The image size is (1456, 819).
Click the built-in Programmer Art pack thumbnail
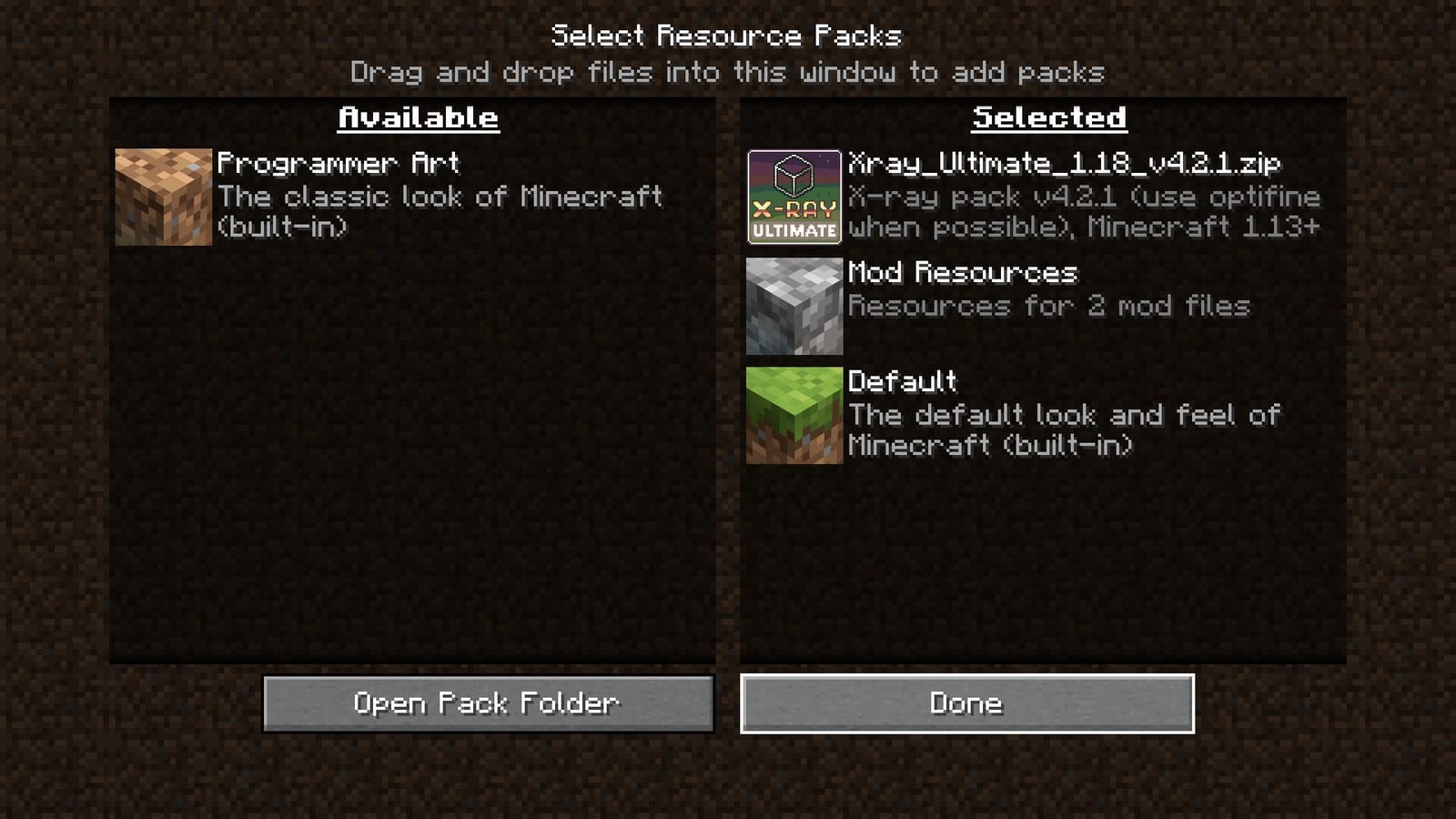pyautogui.click(x=162, y=196)
